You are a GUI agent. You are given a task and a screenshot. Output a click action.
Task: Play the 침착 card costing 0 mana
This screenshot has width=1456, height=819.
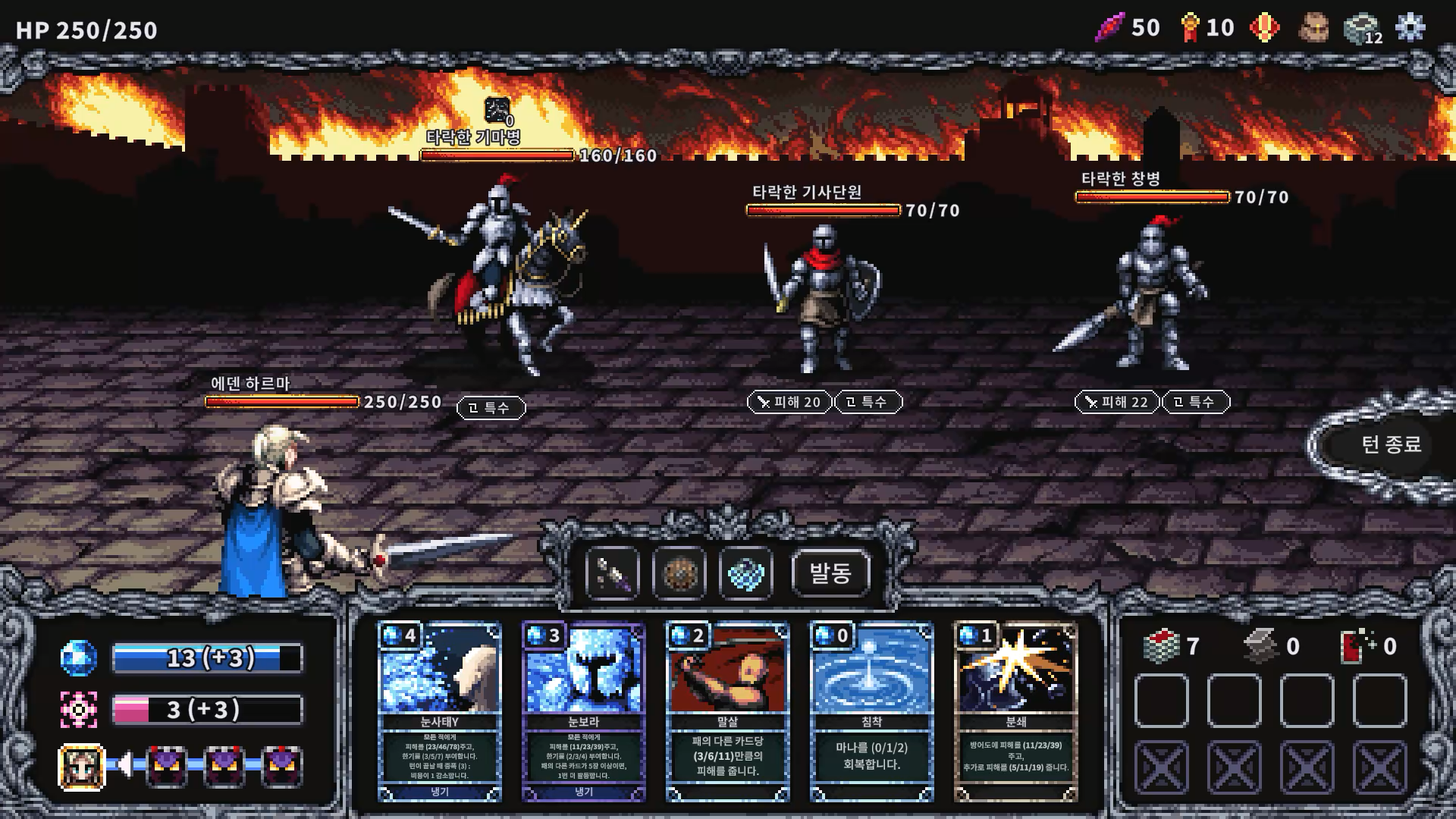coord(871,705)
